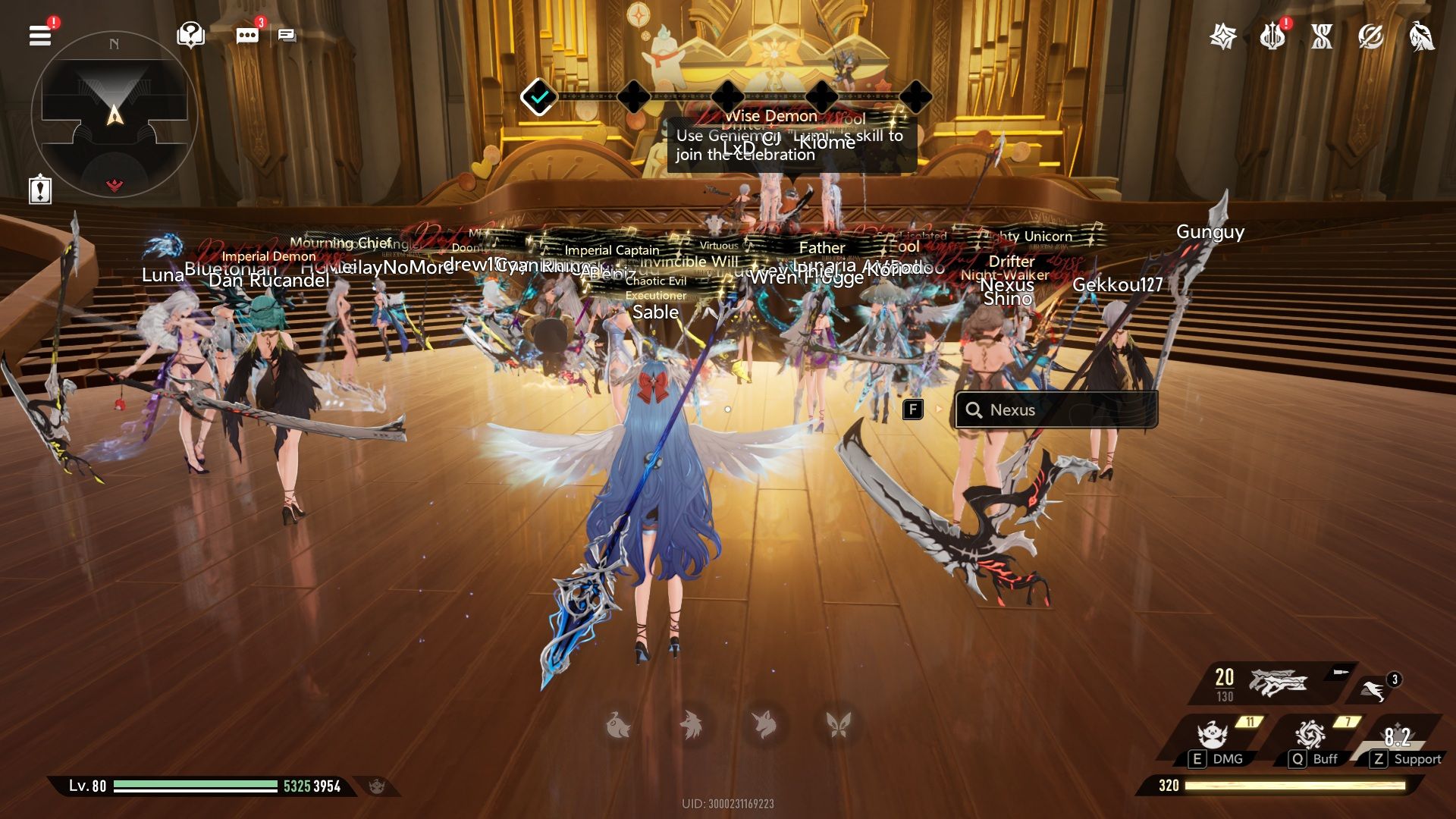
Task: Open the sword-and-wings icon with red alert
Action: 1272,36
